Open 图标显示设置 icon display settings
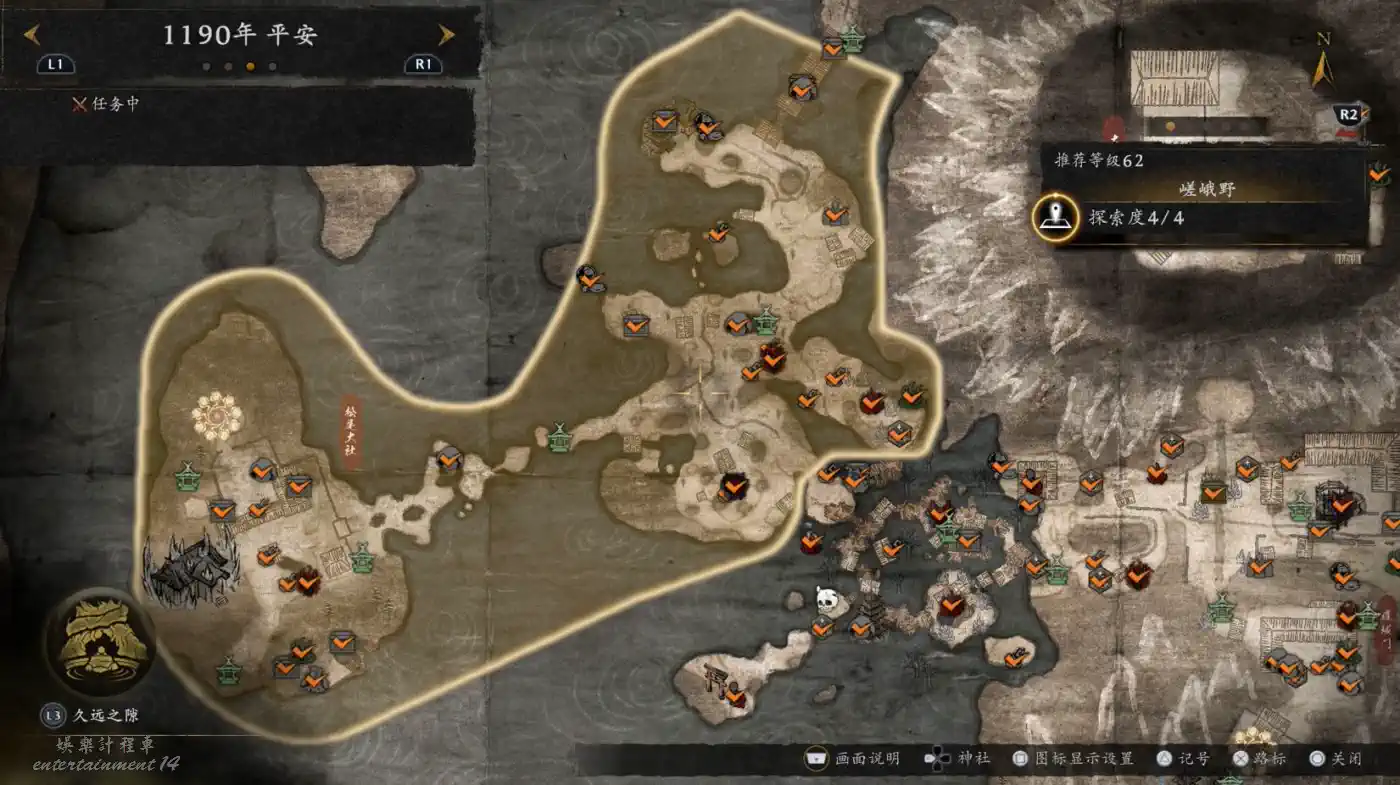Screen dimensions: 1400x785 [x=1074, y=758]
